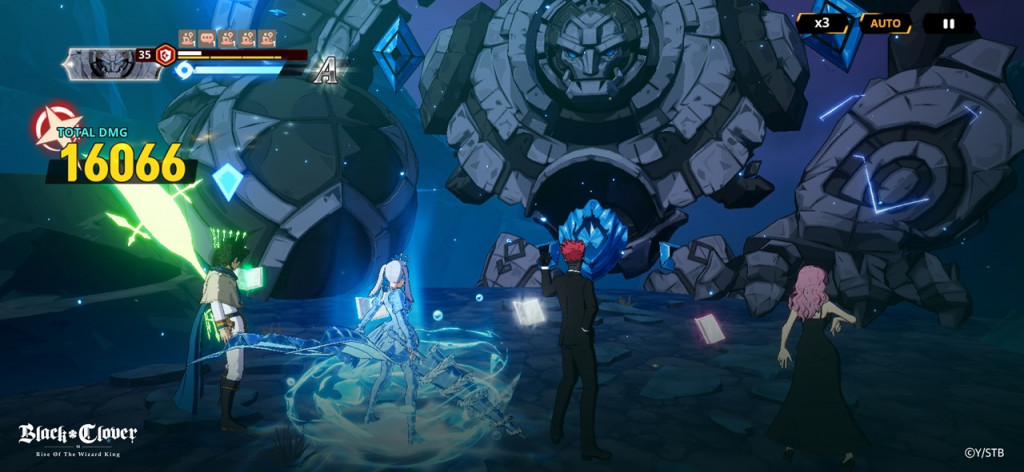
Task: Toggle the AUTO battle mode
Action: click(x=885, y=23)
